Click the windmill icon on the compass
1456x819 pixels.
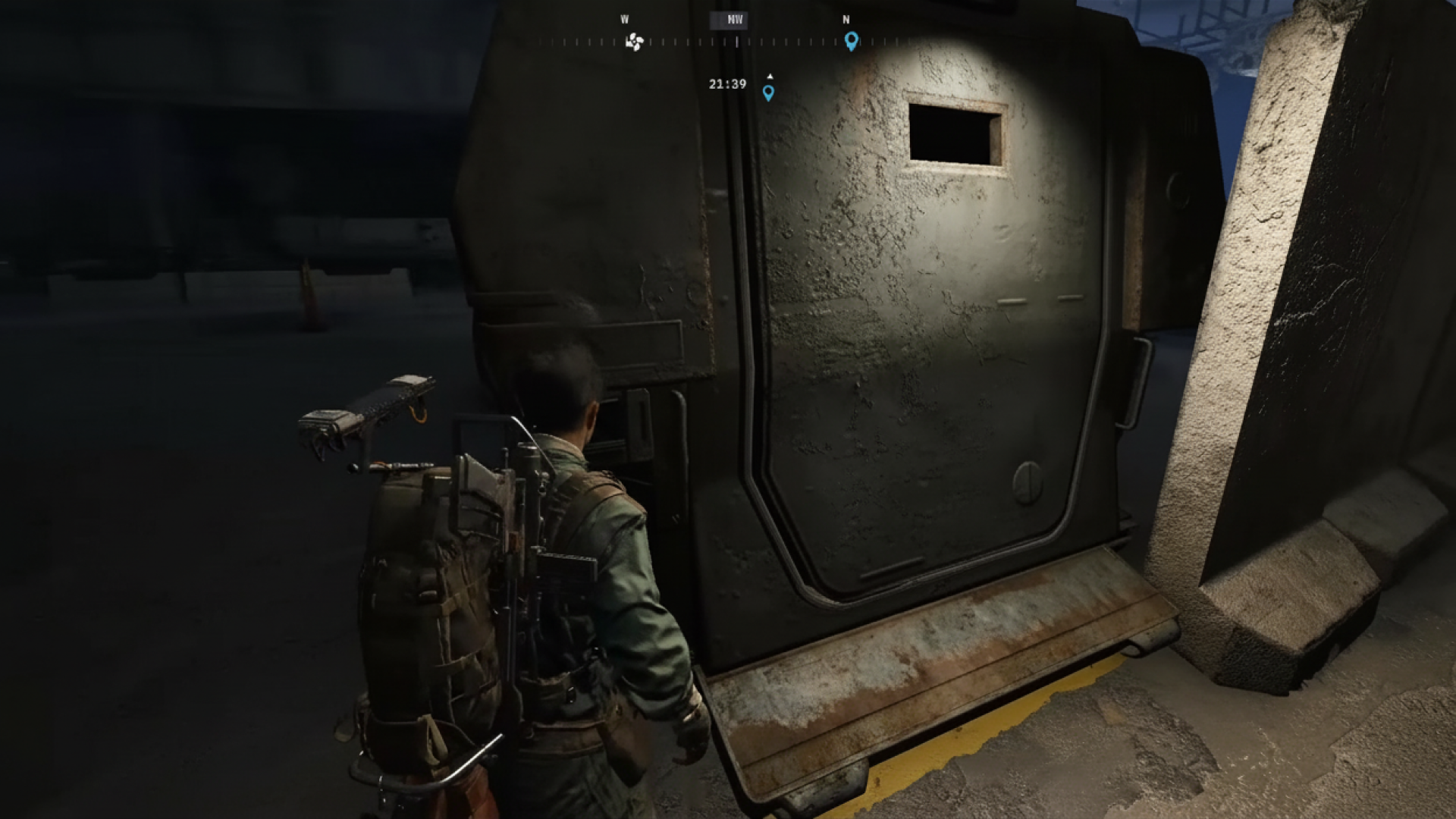634,42
